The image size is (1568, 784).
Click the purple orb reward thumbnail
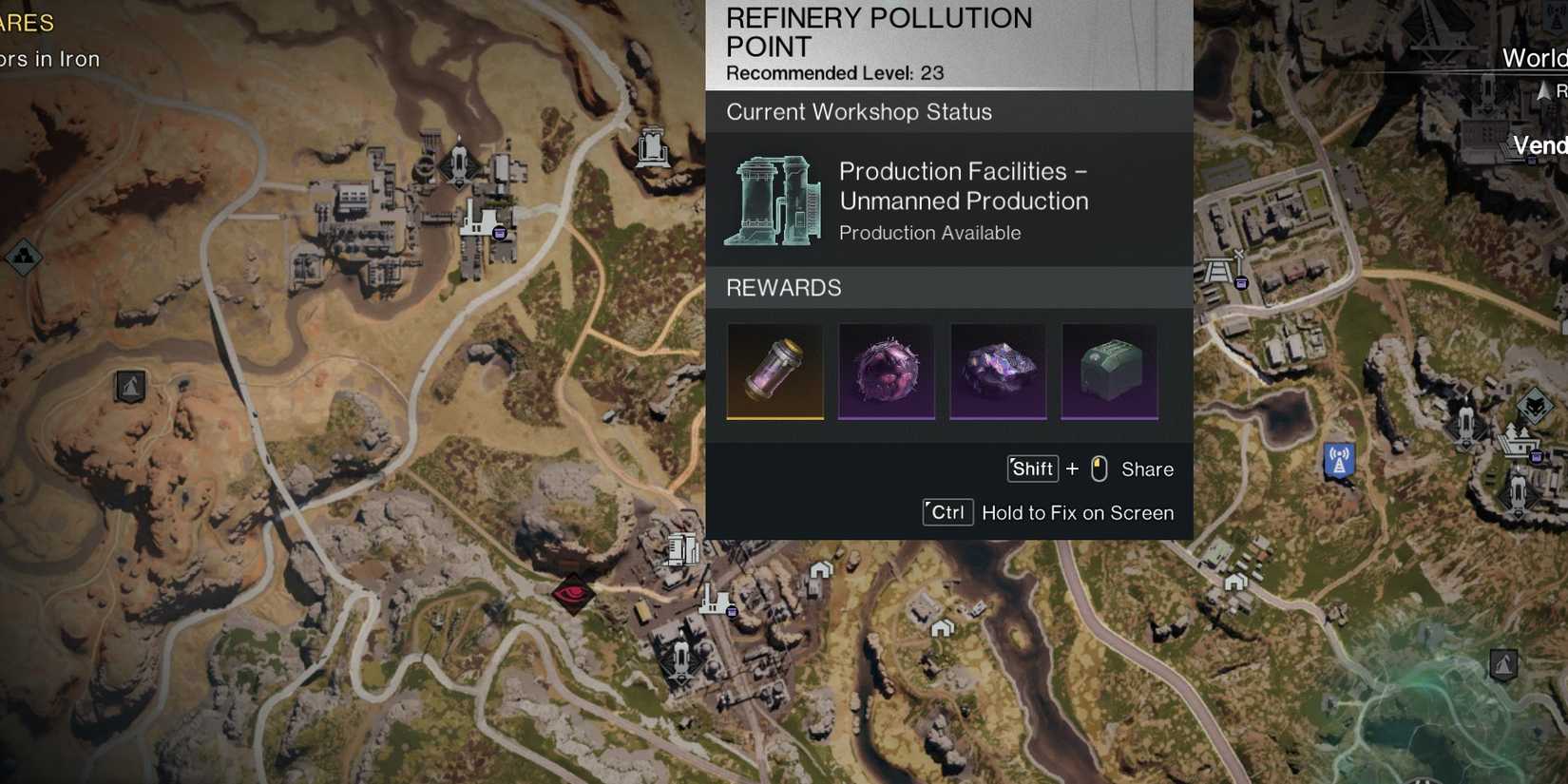click(x=887, y=372)
